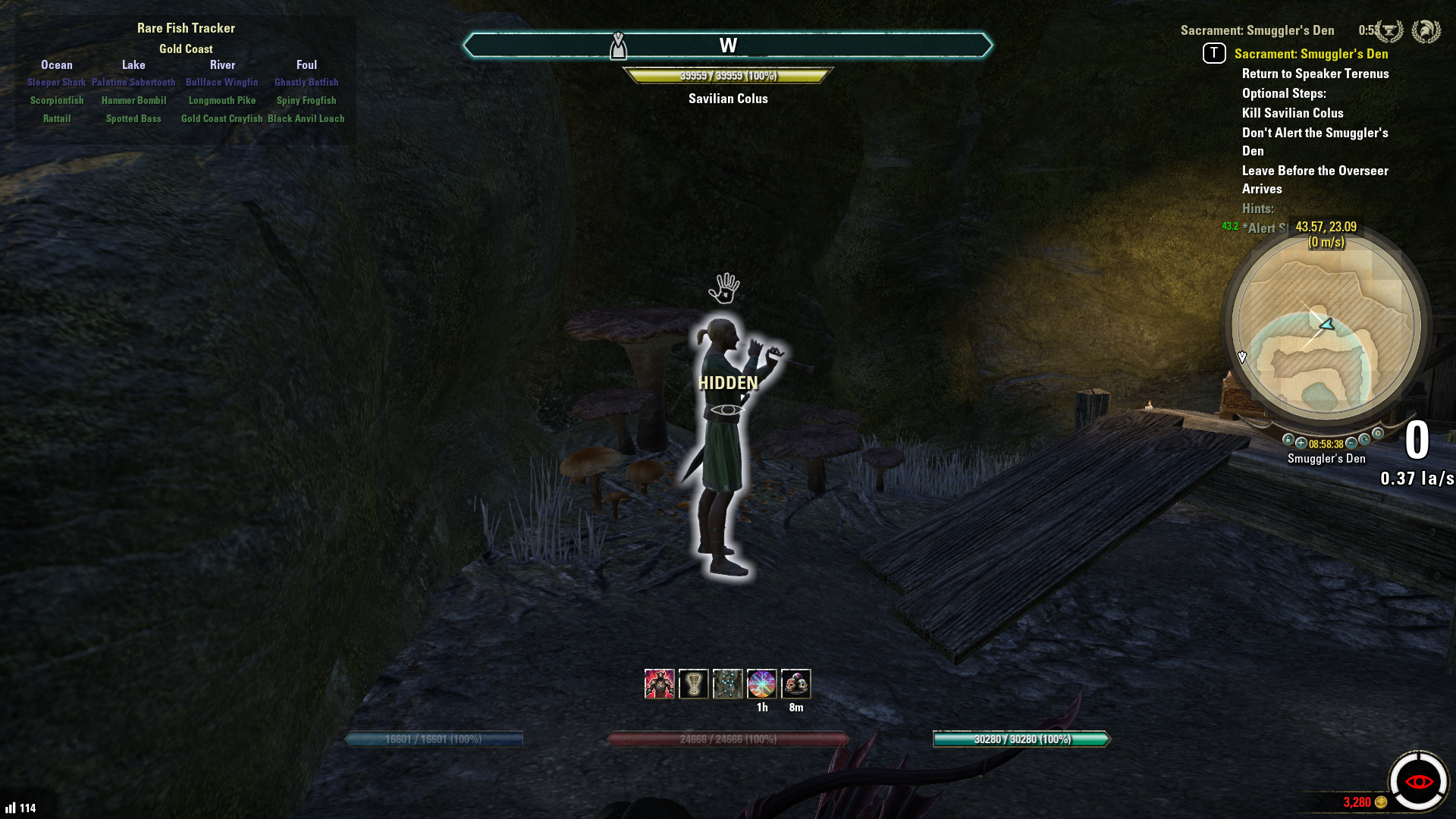
Task: Open minimap settings via the gear button
Action: (1378, 433)
